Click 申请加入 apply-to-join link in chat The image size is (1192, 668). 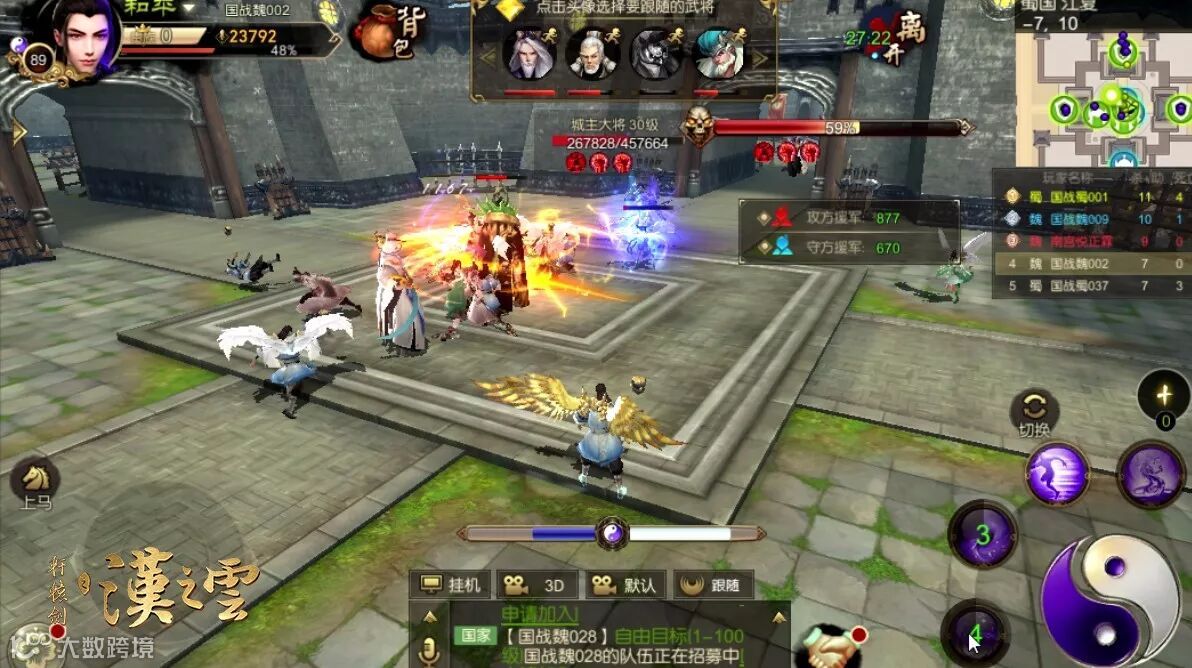click(x=540, y=613)
